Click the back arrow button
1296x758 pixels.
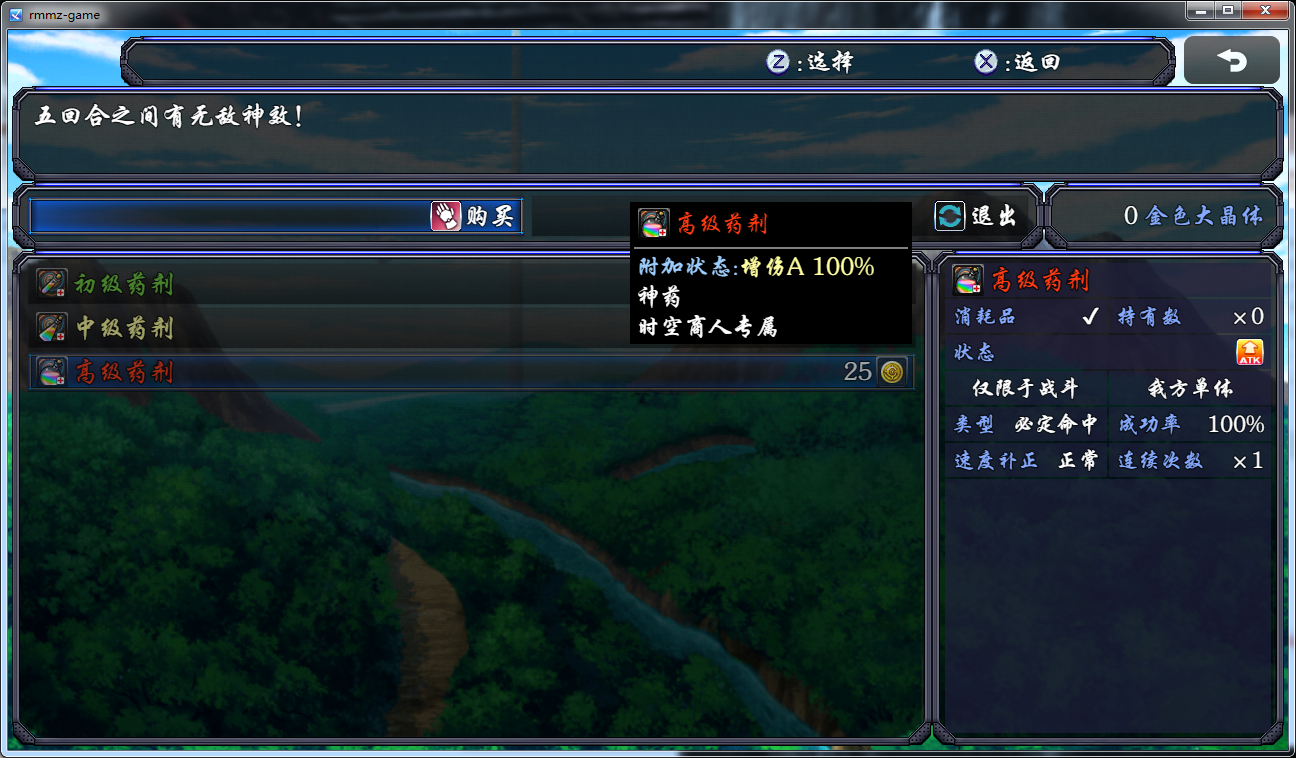(x=1231, y=61)
